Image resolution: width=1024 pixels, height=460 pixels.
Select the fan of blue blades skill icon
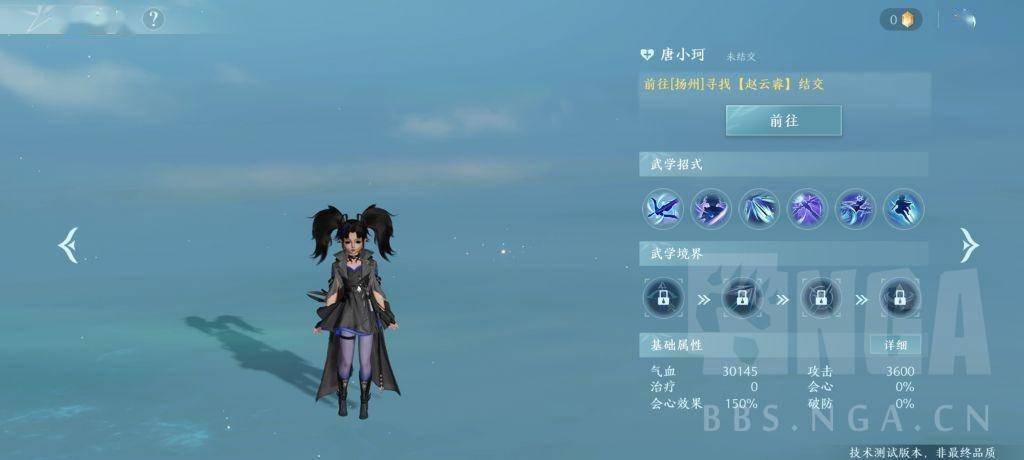point(759,209)
